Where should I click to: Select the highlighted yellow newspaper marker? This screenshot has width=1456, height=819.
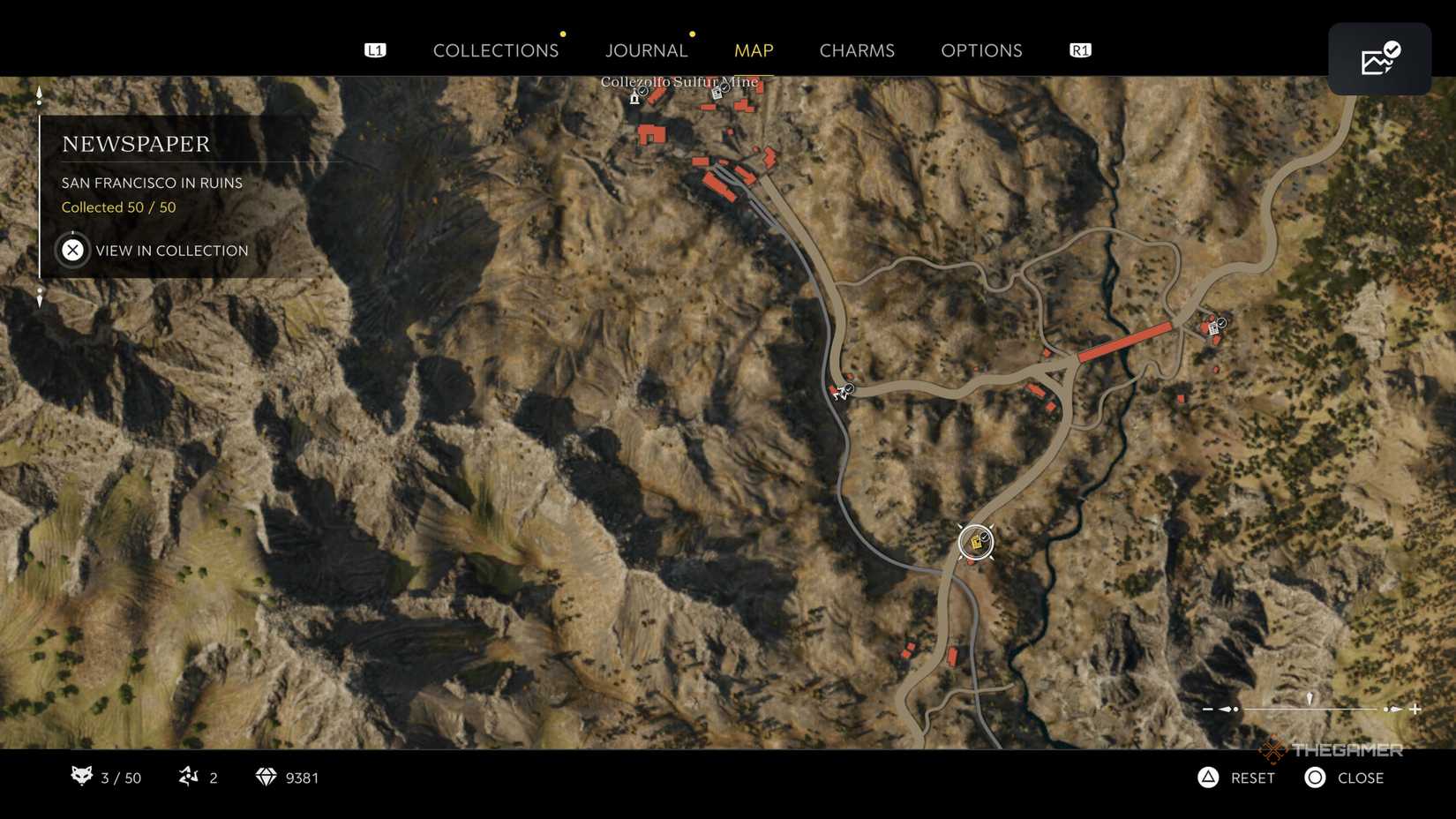pyautogui.click(x=974, y=542)
